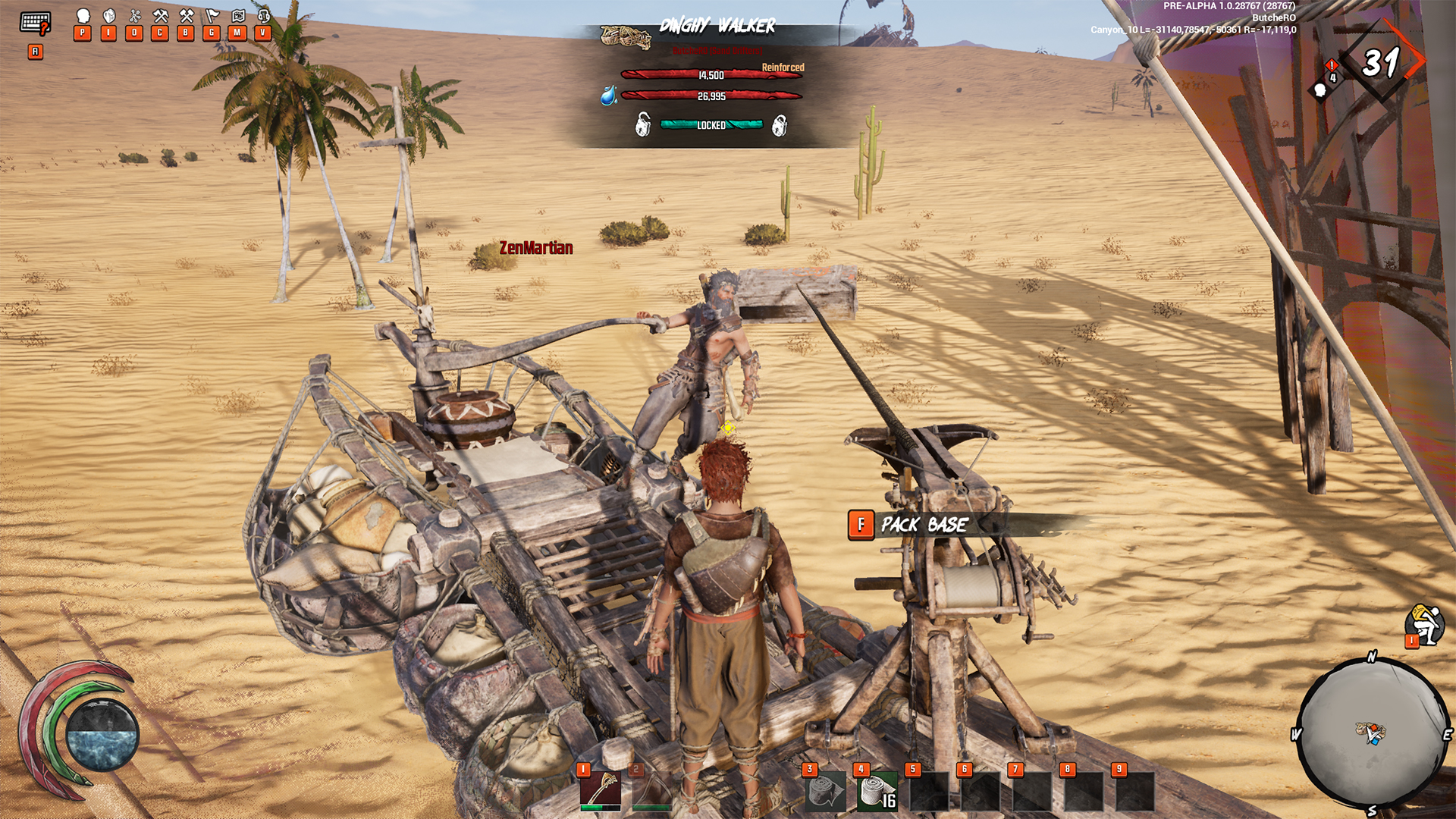This screenshot has width=1456, height=819.
Task: Open crafting via hammer and pickaxe icon
Action: 160,17
